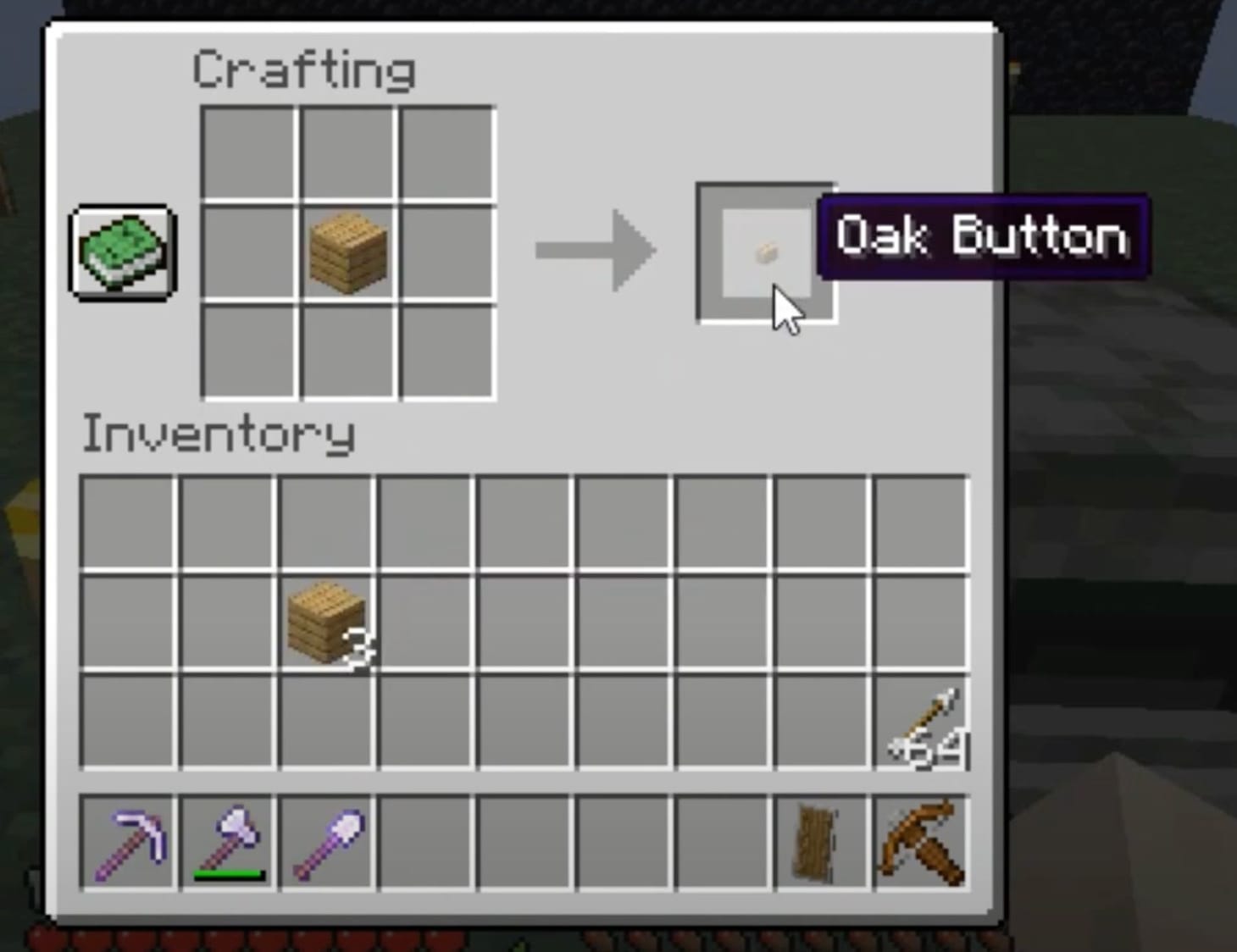The height and width of the screenshot is (952, 1237).
Task: Click the Inventory label
Action: point(219,434)
